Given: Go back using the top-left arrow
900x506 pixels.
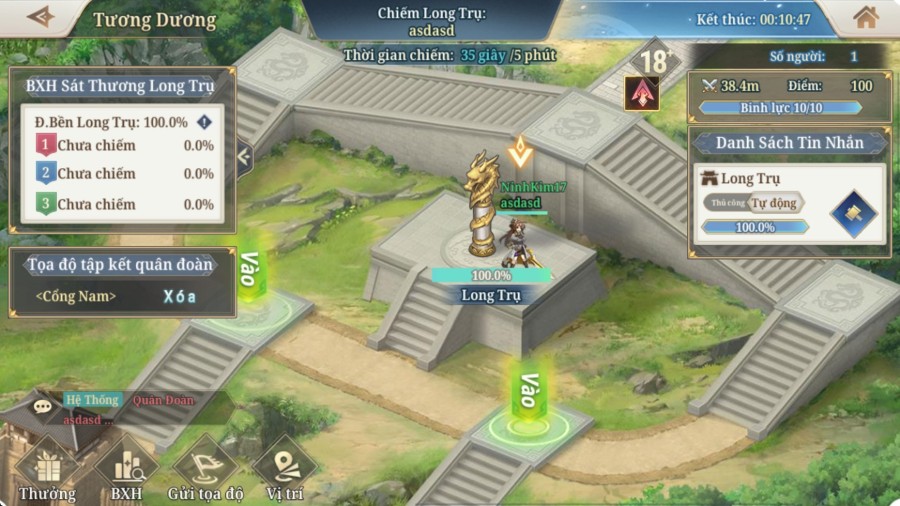Looking at the screenshot, I should (x=41, y=17).
